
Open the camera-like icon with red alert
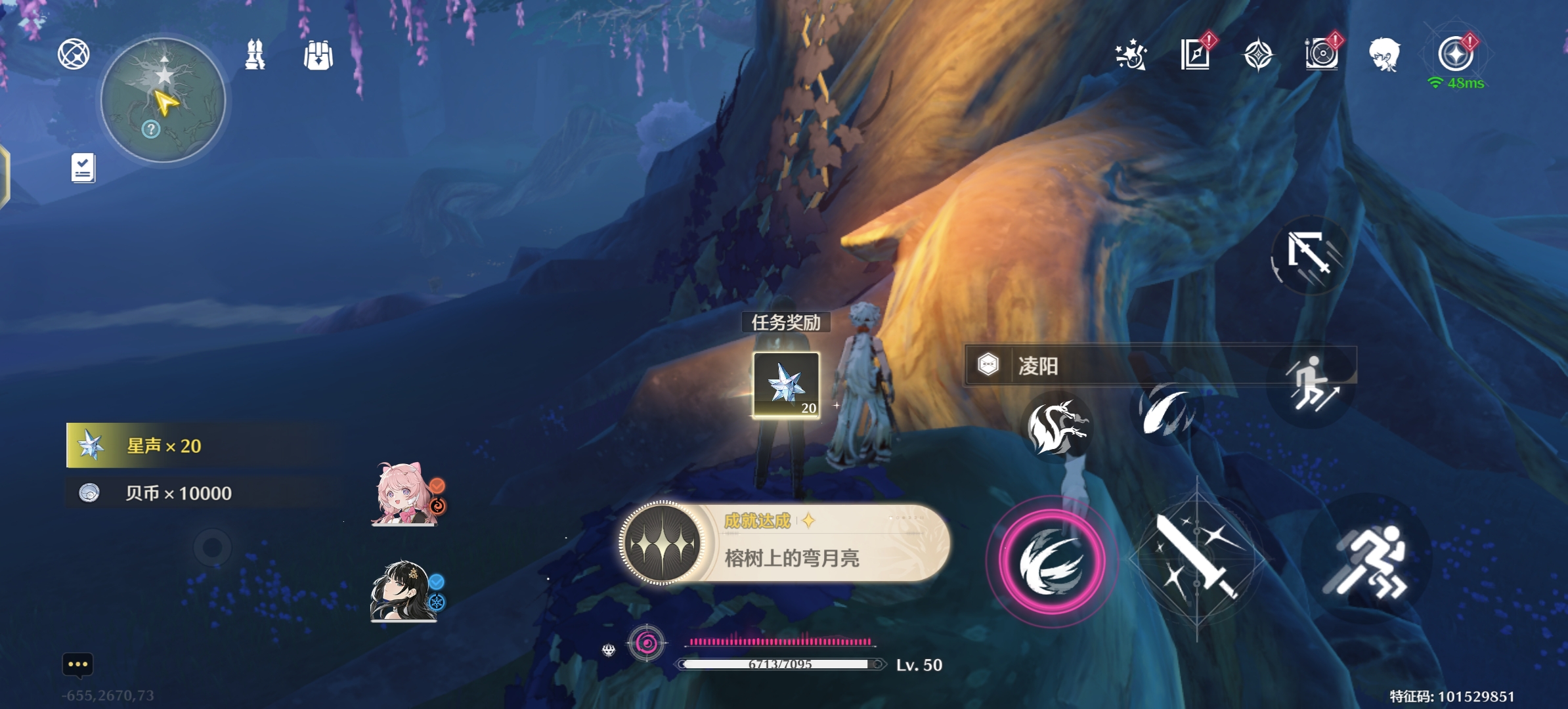pos(1321,53)
